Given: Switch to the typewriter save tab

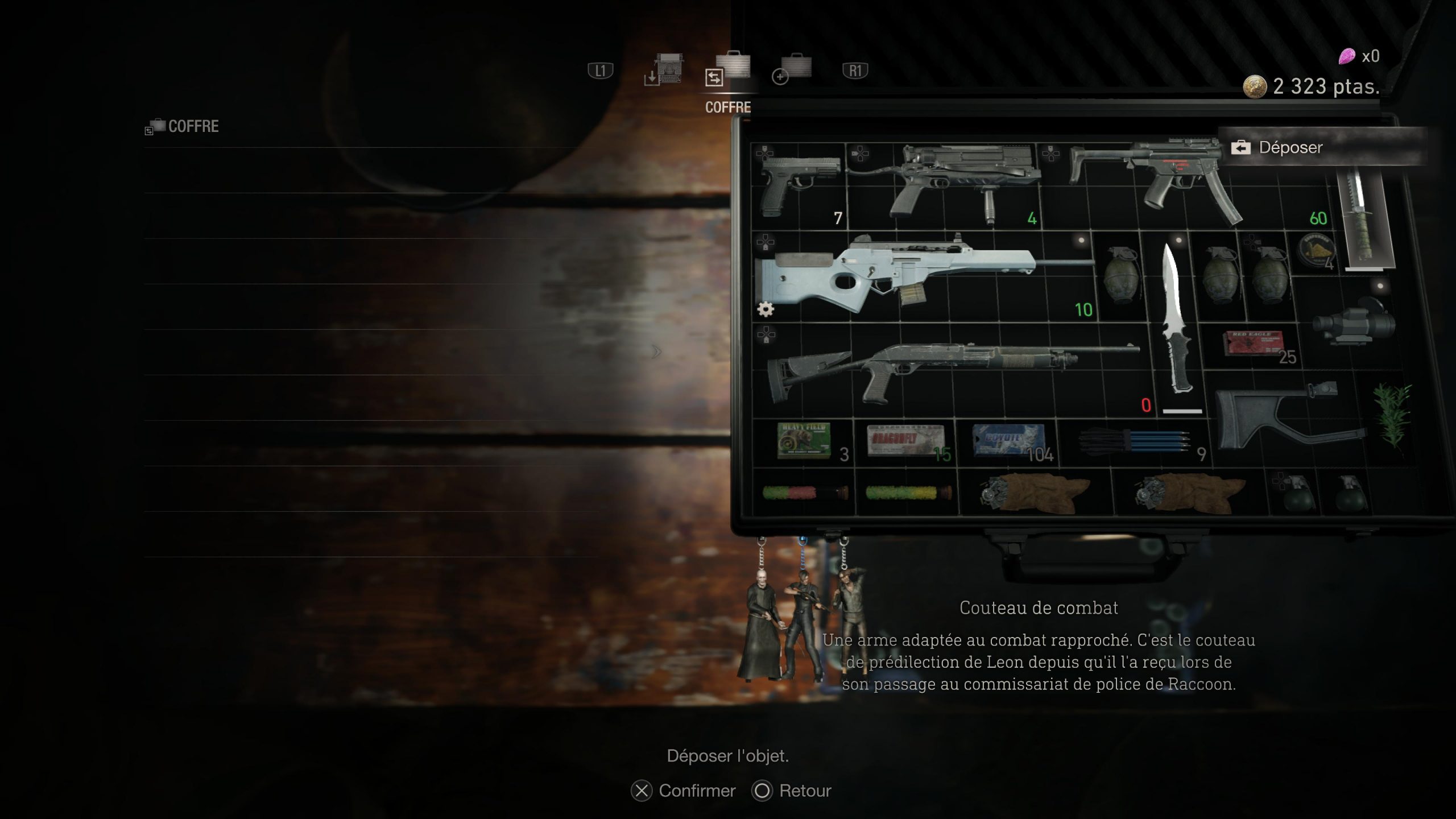Looking at the screenshot, I should tap(665, 72).
